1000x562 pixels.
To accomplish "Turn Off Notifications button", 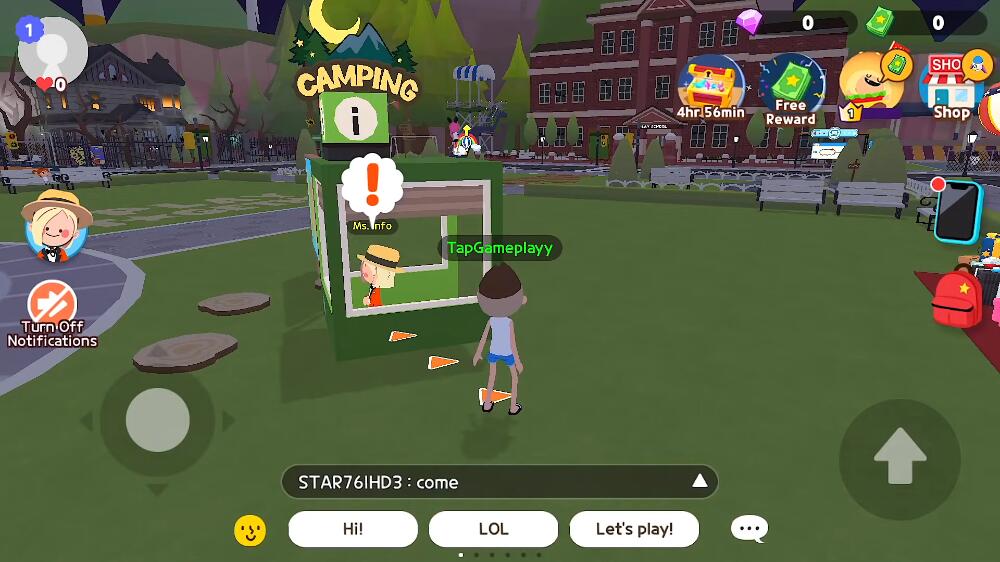I will [52, 313].
